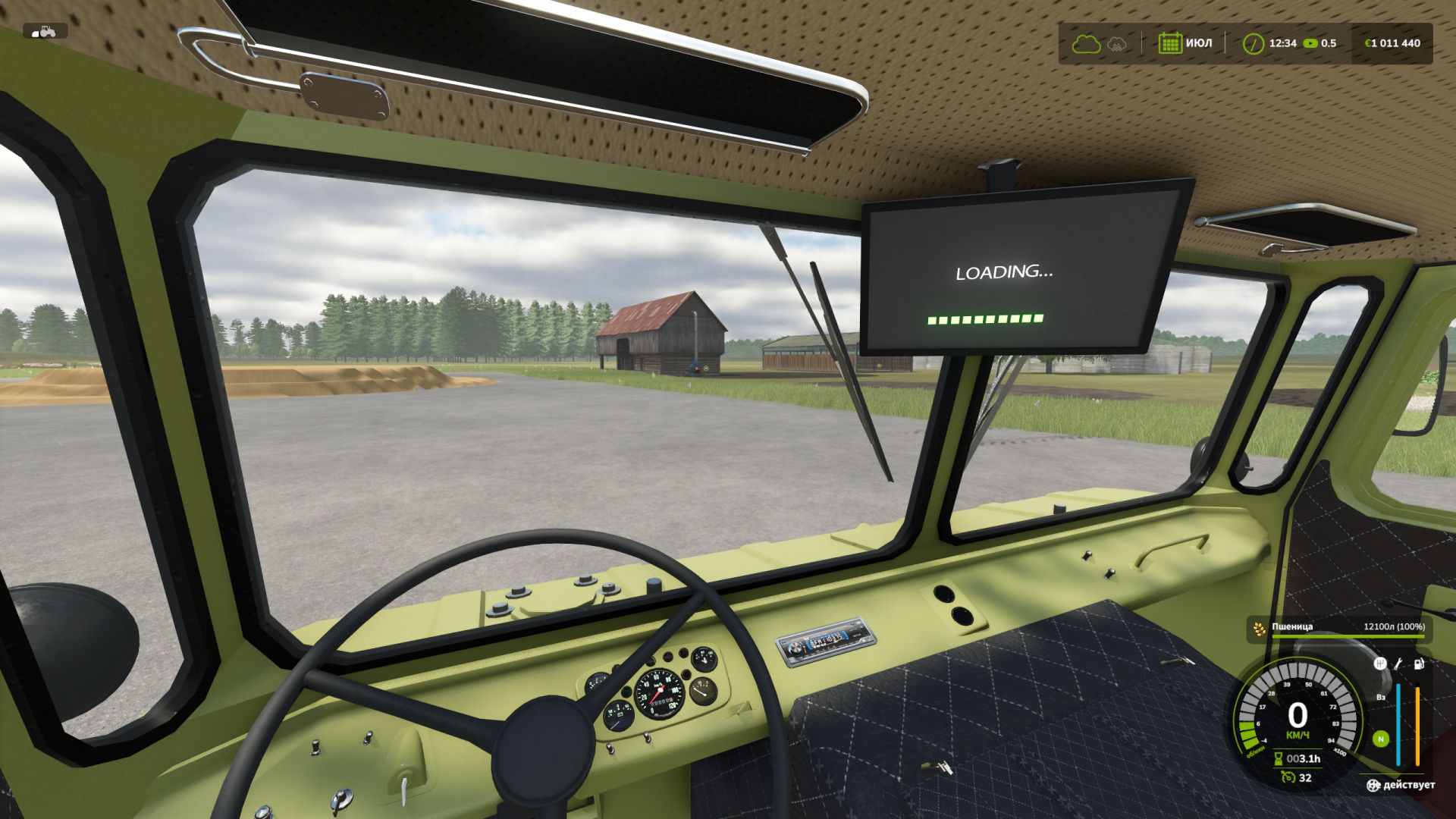The width and height of the screenshot is (1456, 819).
Task: Click the tractor icon in the top-left corner
Action: point(45,32)
